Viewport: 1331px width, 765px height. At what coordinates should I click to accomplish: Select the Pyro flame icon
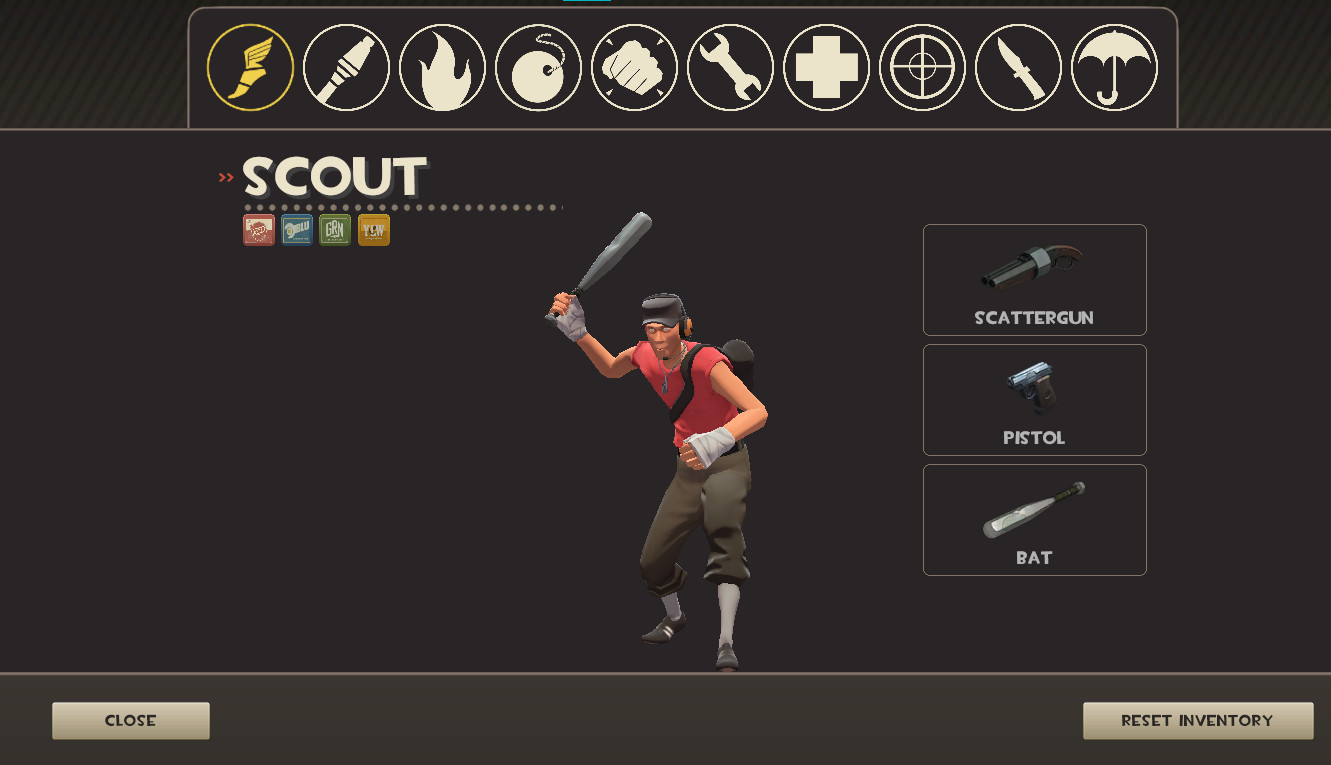(441, 67)
